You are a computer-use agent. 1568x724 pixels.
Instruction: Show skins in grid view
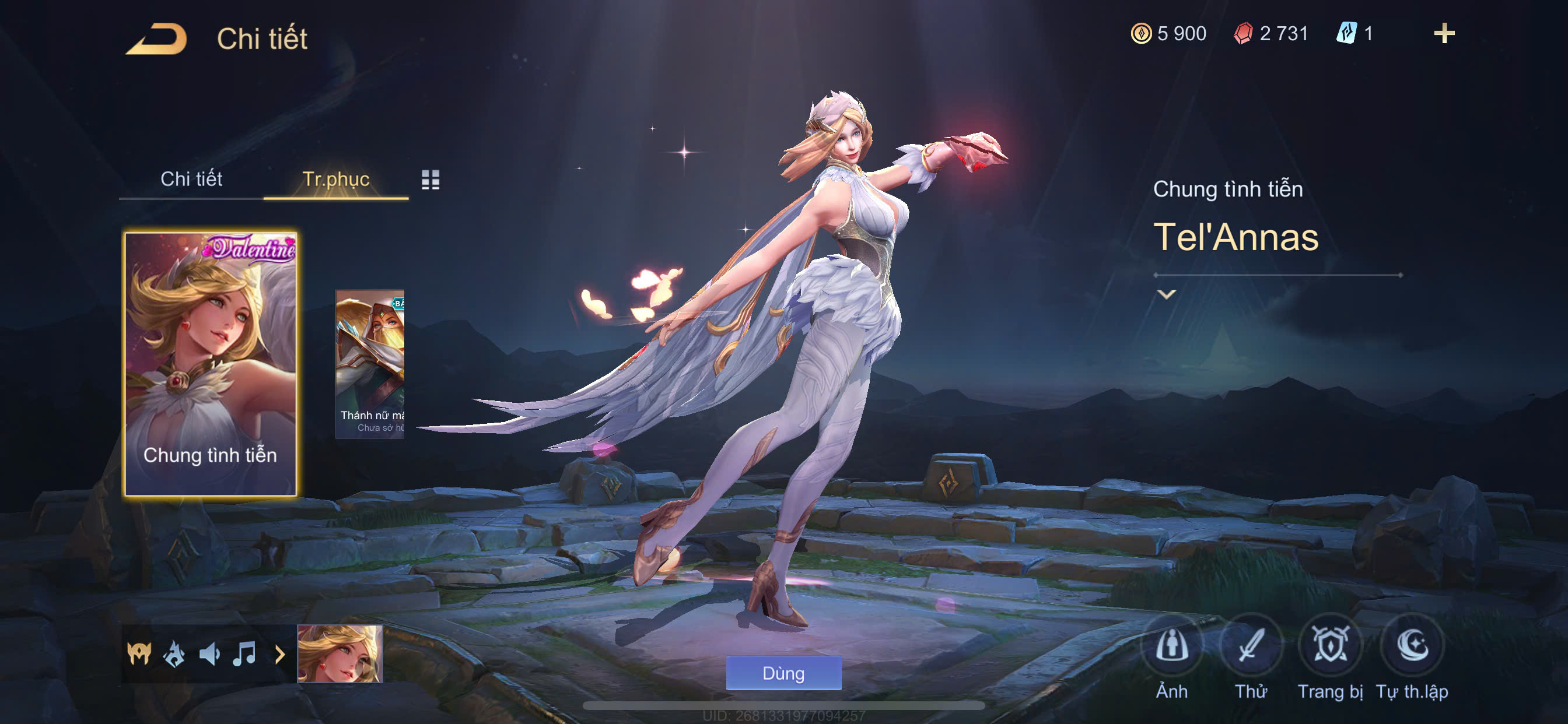click(x=430, y=180)
